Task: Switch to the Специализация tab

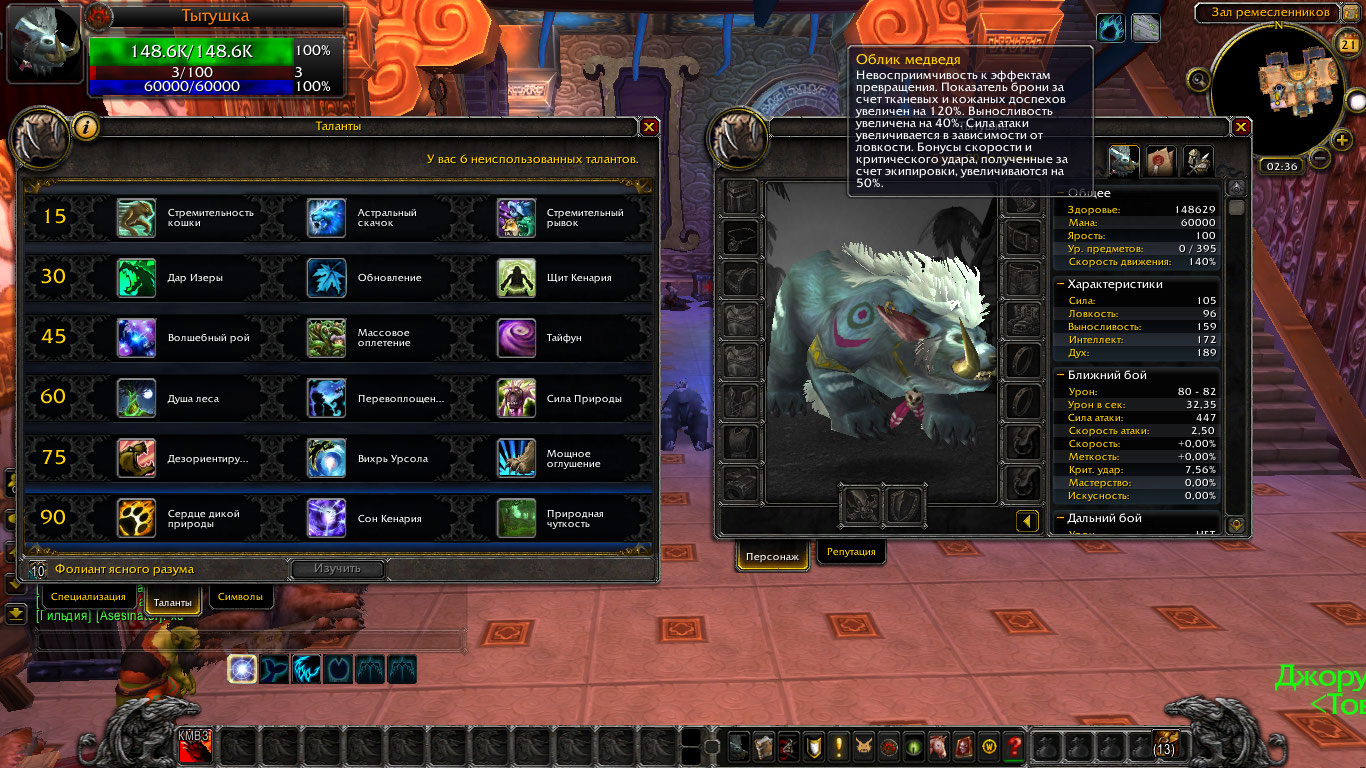Action: tap(89, 597)
